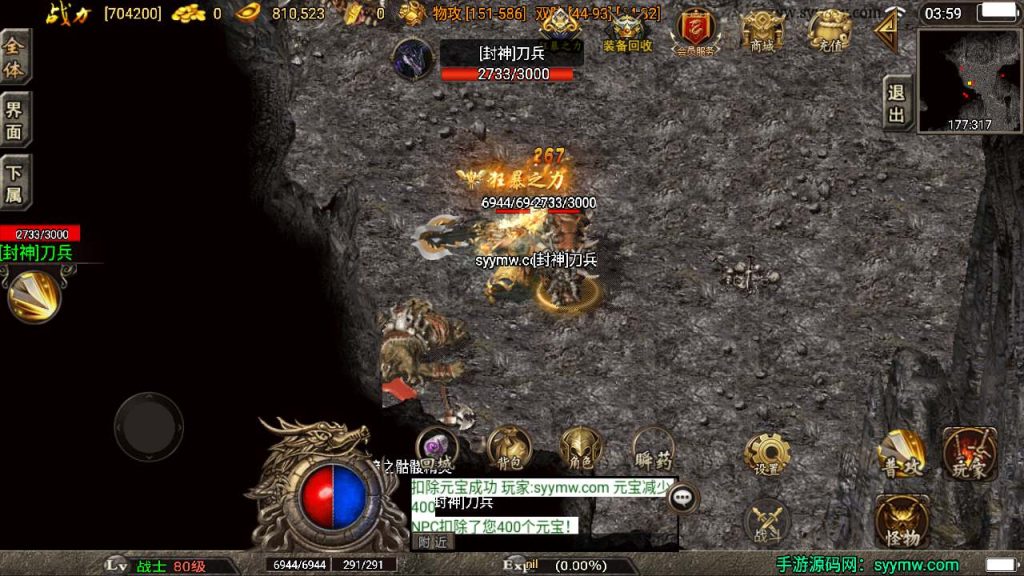Image resolution: width=1024 pixels, height=576 pixels.
Task: Select the 怪物 monster target button
Action: [x=901, y=521]
